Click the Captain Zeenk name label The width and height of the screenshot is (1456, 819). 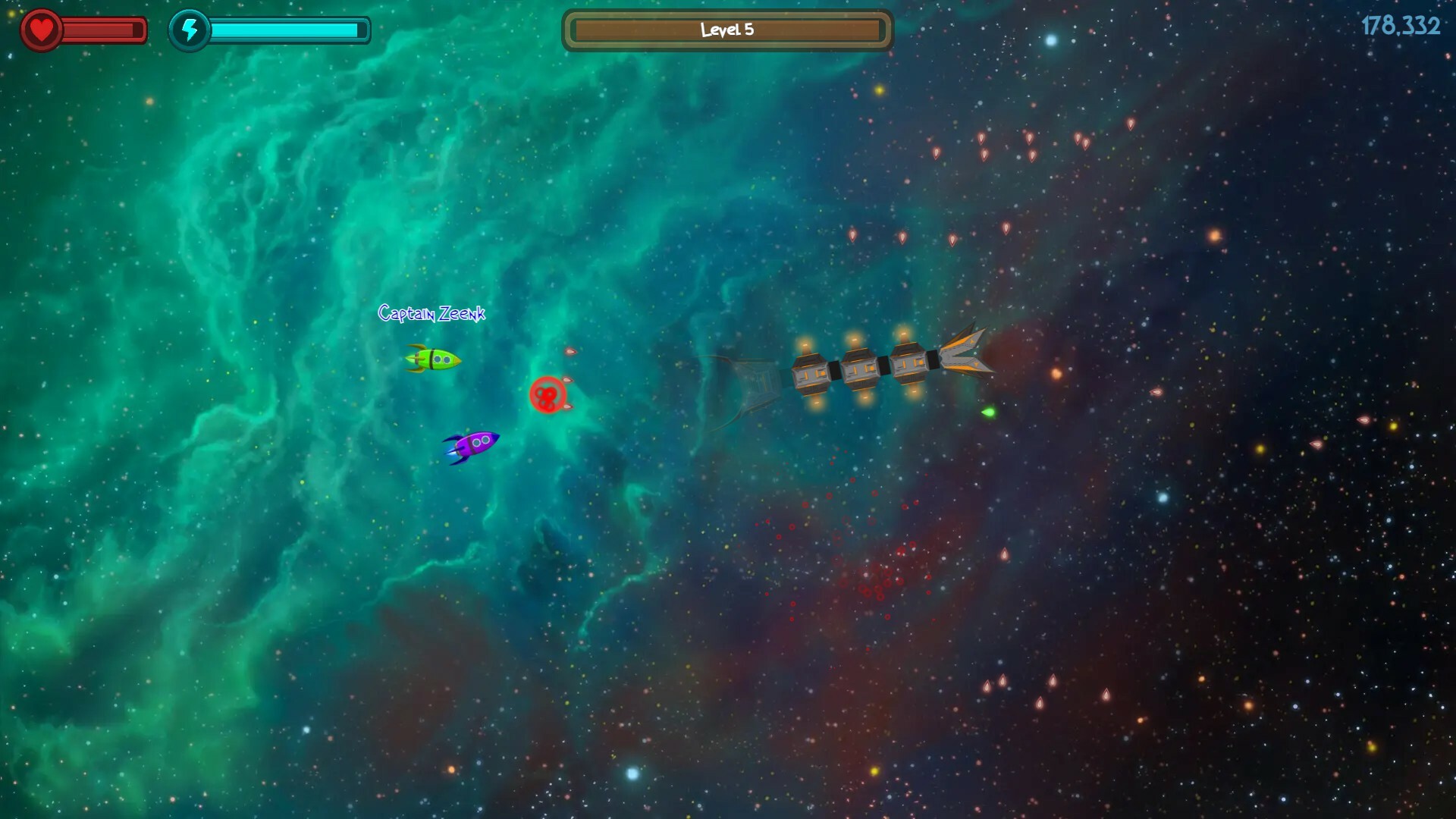click(431, 312)
